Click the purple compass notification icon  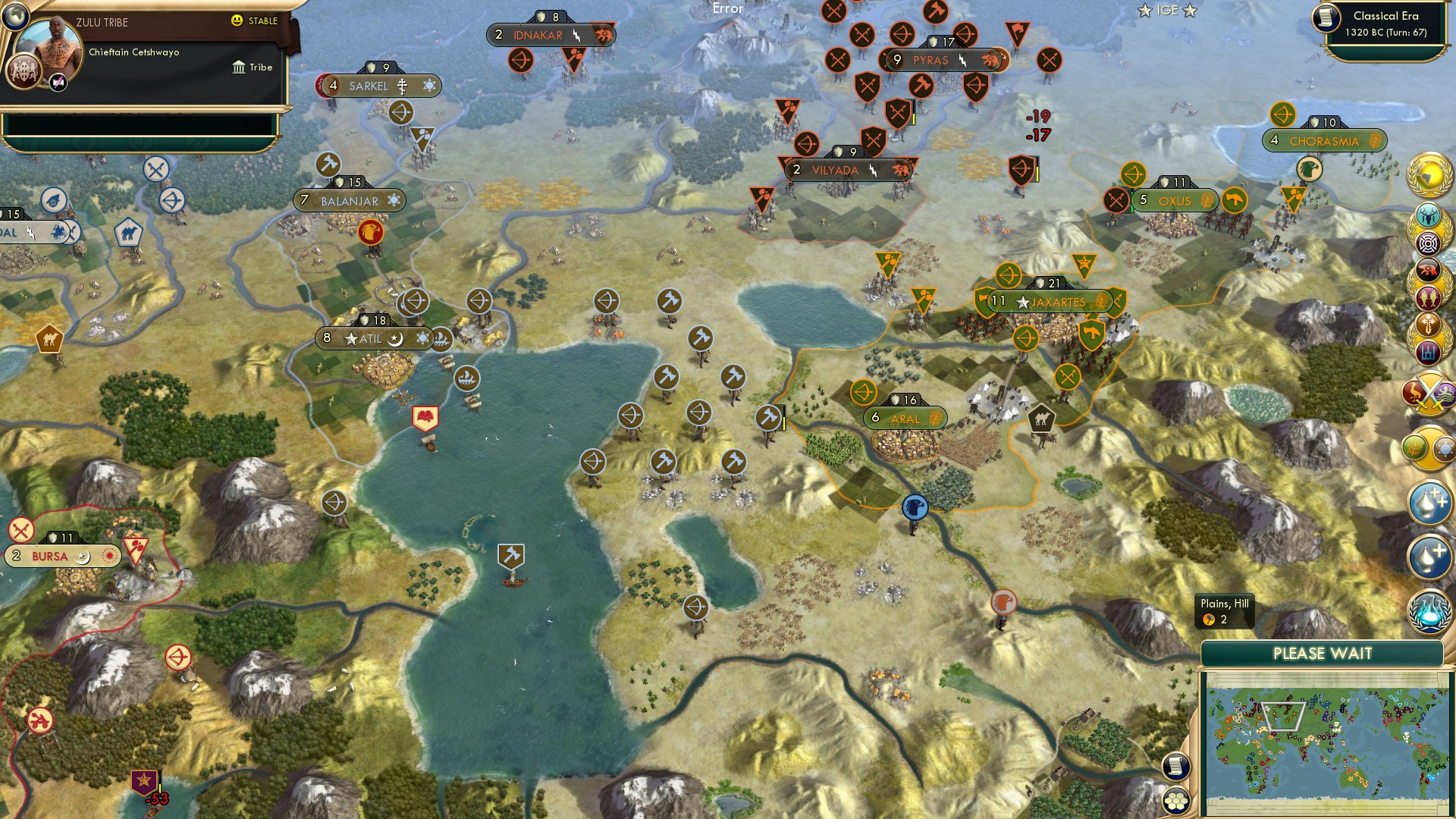tap(1429, 245)
